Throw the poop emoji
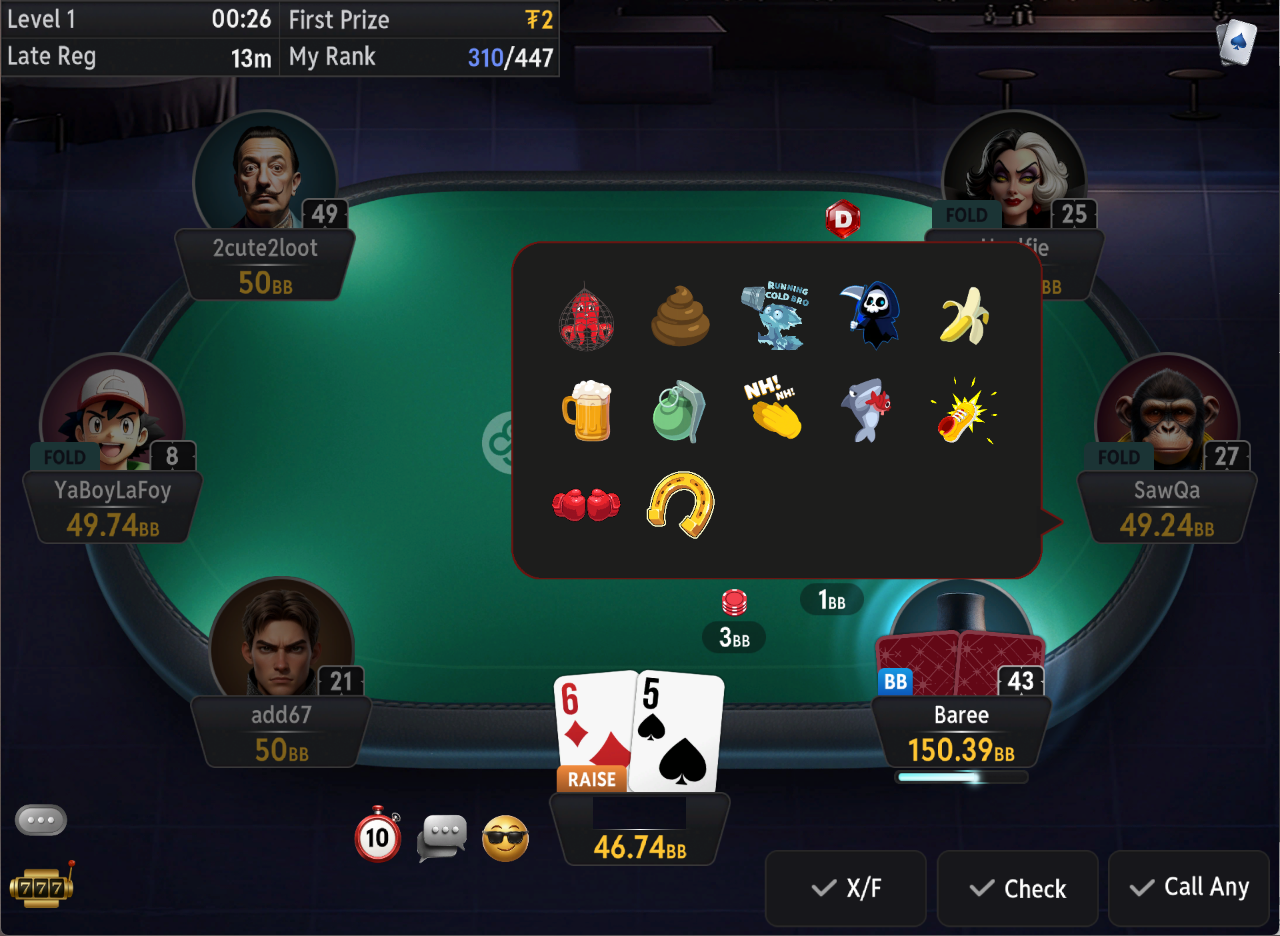The height and width of the screenshot is (936, 1280). coord(680,317)
